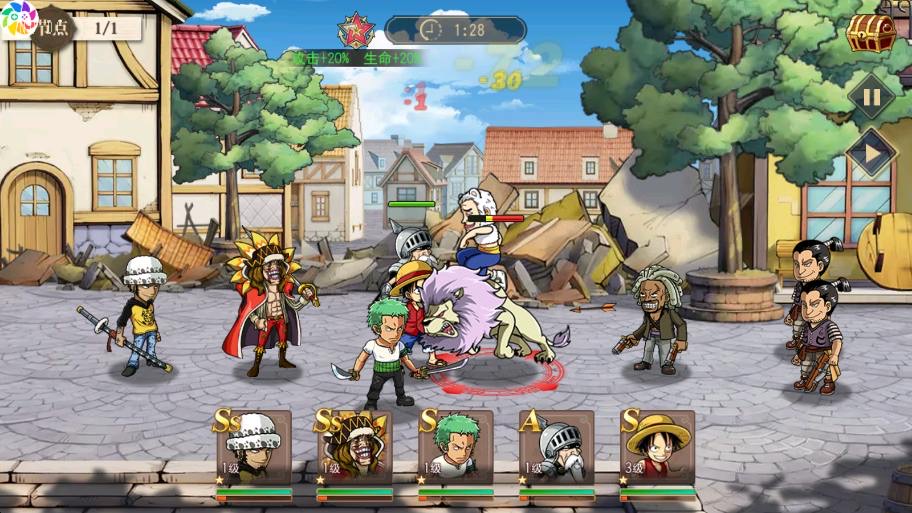Pause the battle
The width and height of the screenshot is (912, 513).
click(871, 97)
